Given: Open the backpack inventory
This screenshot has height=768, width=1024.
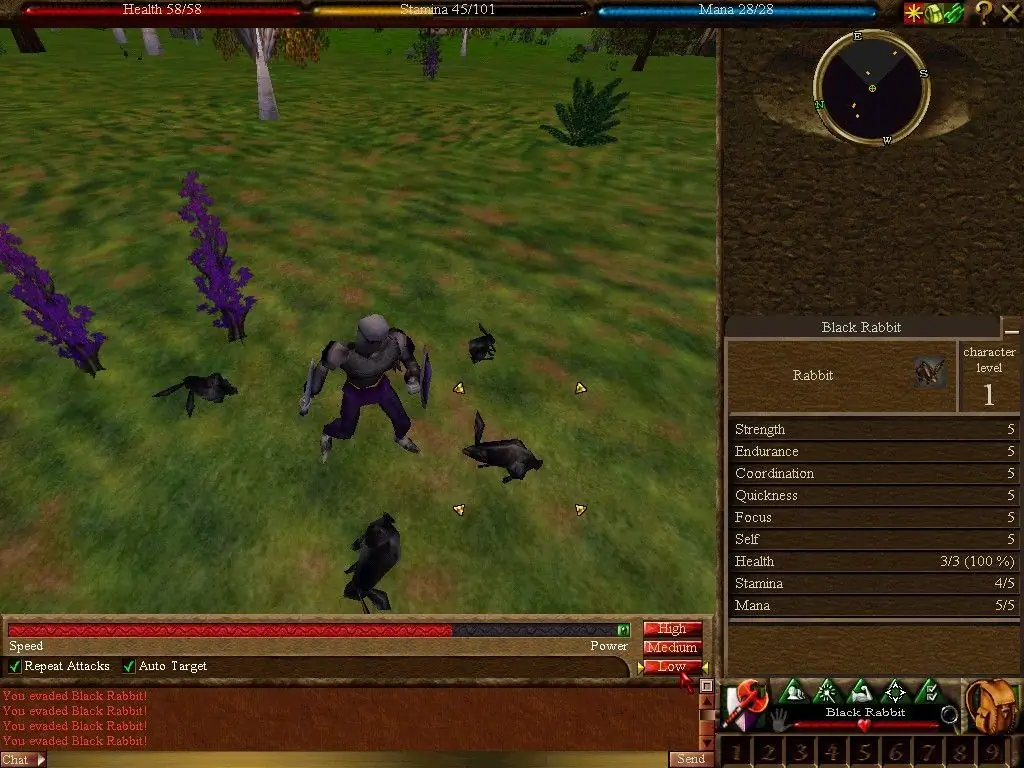Looking at the screenshot, I should point(990,706).
